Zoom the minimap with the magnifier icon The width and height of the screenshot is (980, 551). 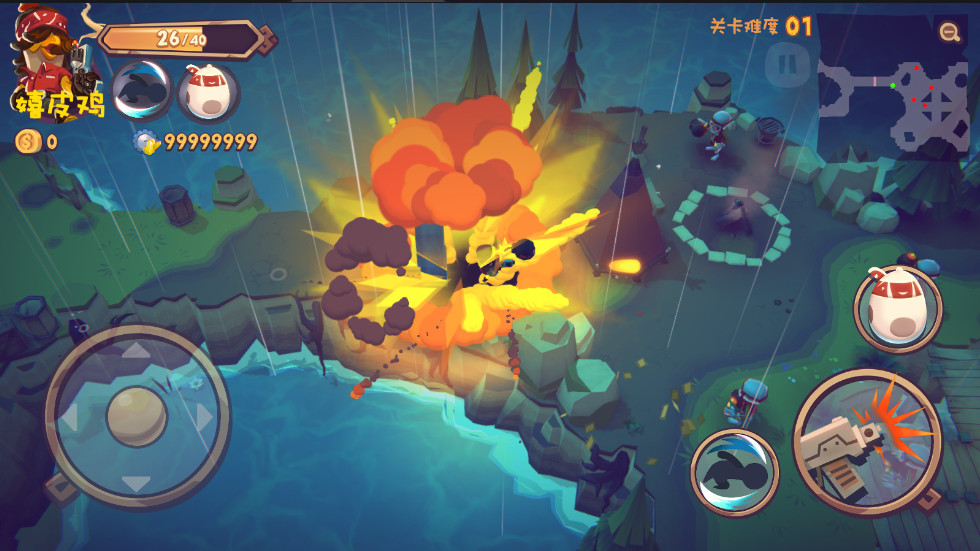tap(949, 32)
